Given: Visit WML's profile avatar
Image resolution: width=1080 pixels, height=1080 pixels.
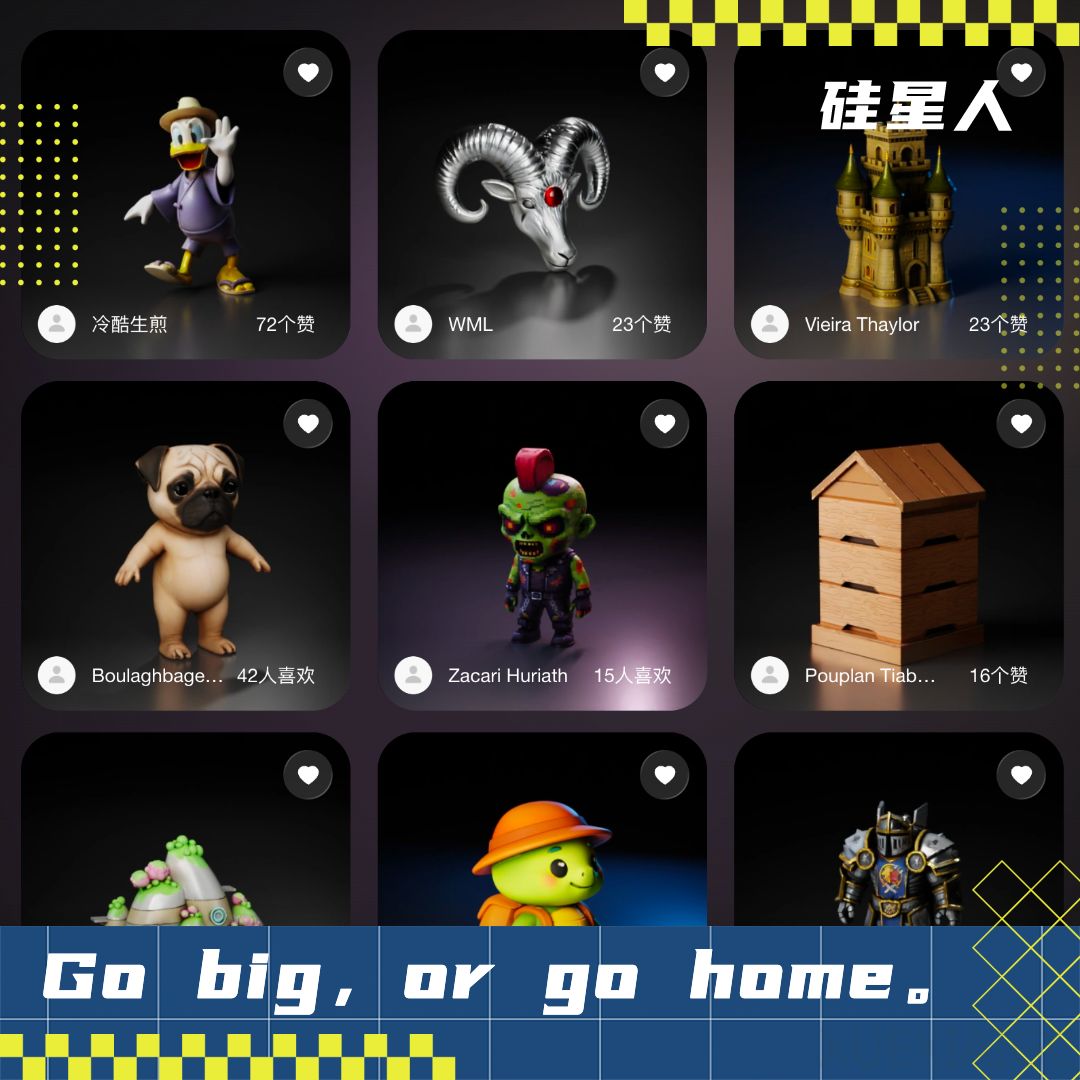Looking at the screenshot, I should [413, 324].
